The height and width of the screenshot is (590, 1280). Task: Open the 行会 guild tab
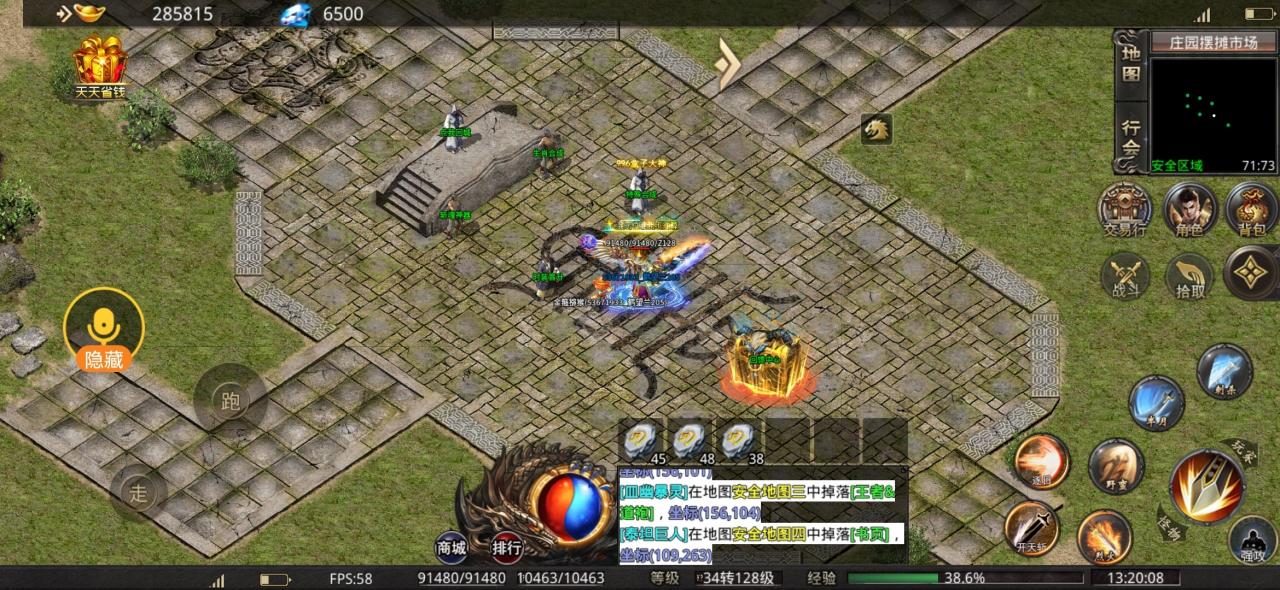1131,137
